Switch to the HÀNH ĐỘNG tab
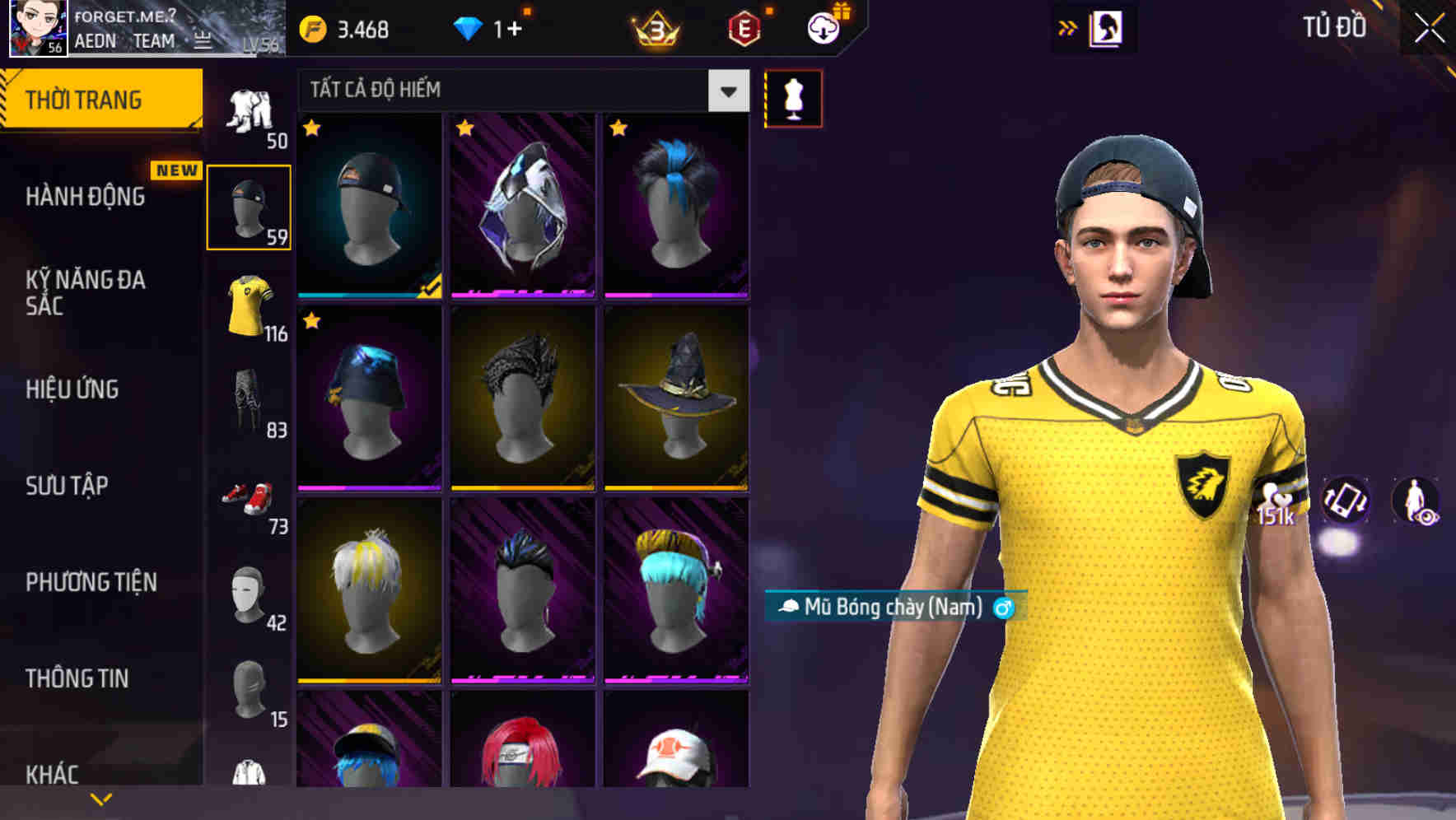Viewport: 1456px width, 820px height. (85, 198)
